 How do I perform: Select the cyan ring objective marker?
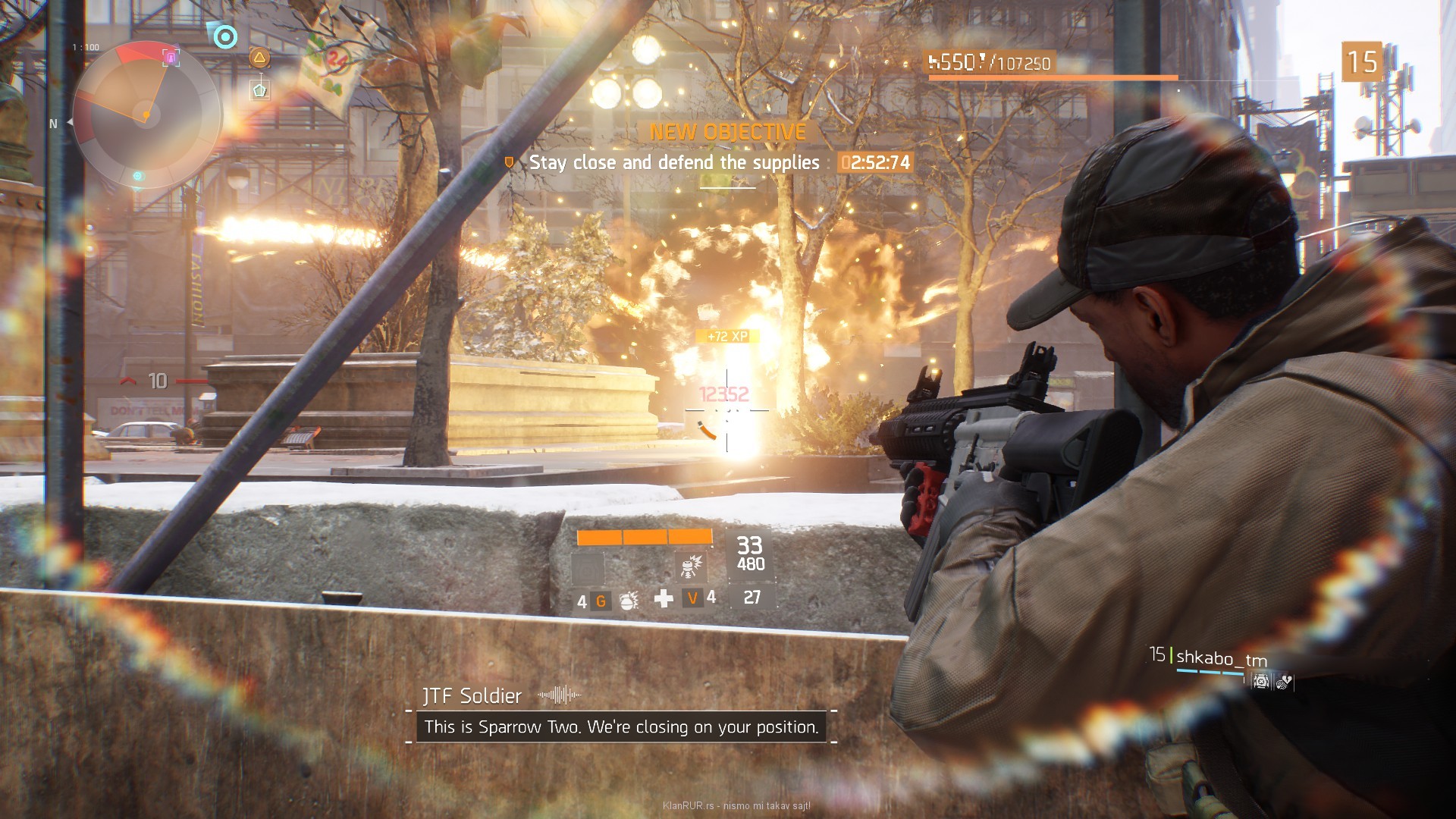point(225,36)
